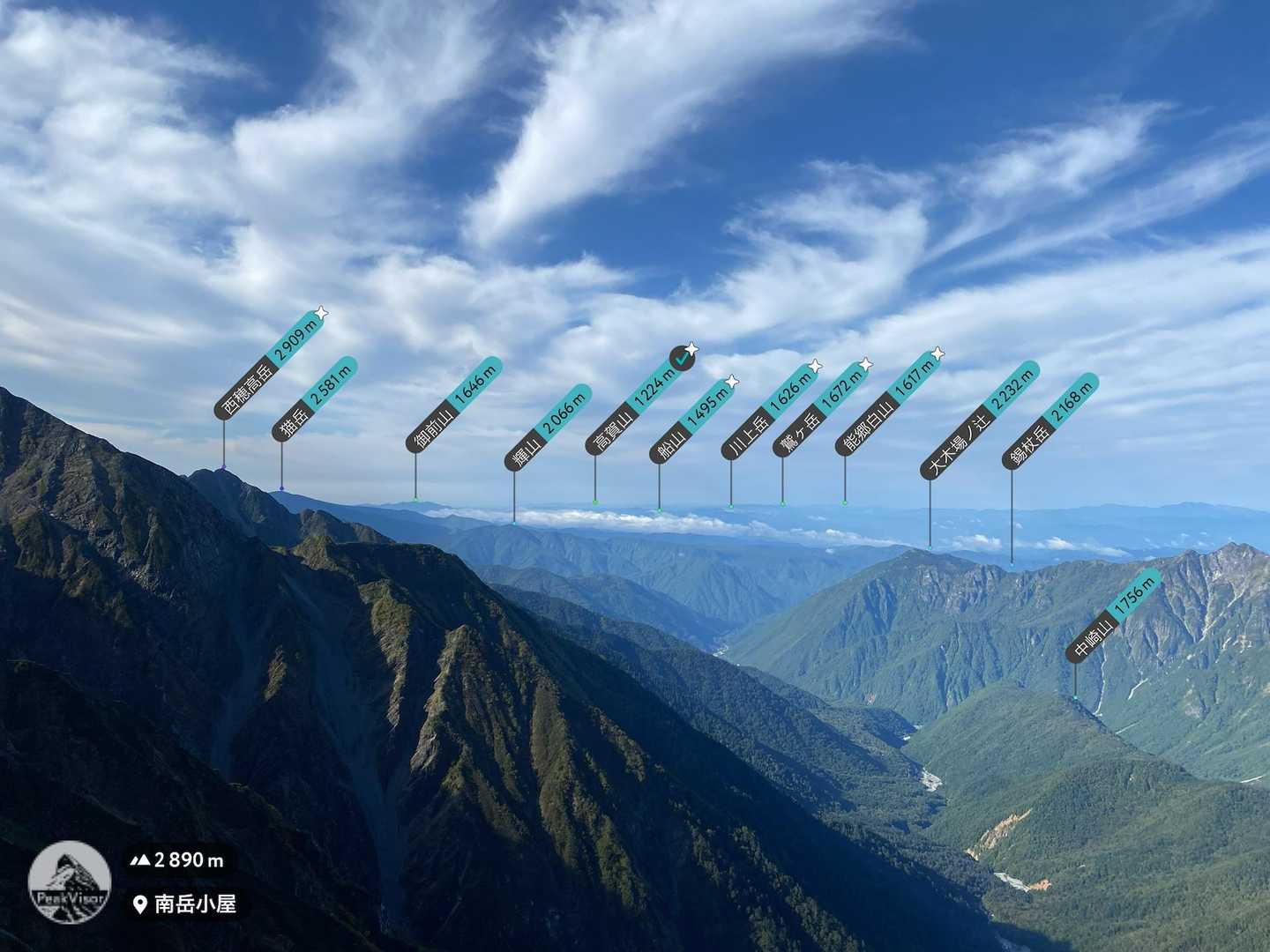Click the PeakVisor logo badge

[x=69, y=881]
